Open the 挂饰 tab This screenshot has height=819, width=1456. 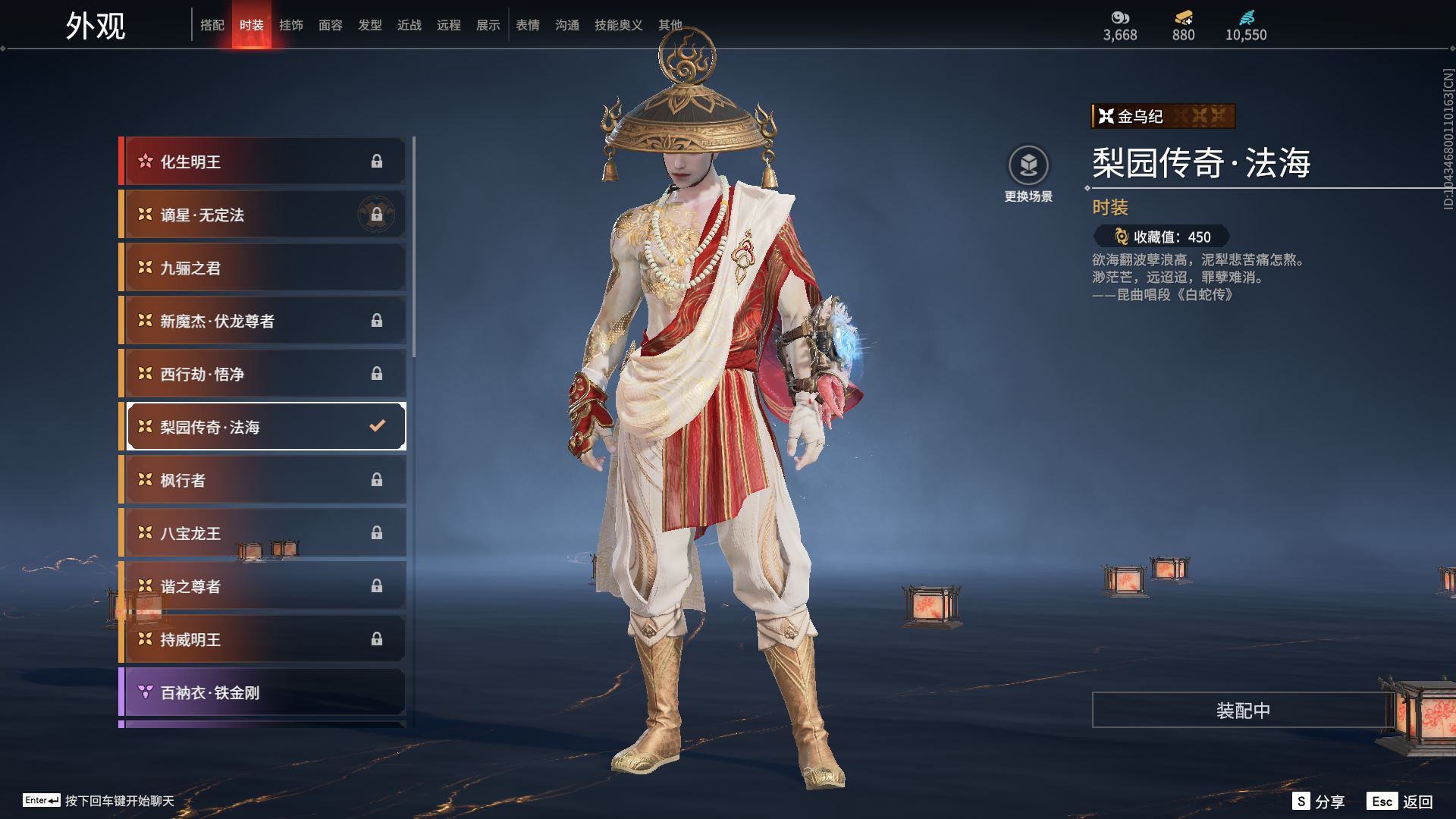[291, 25]
